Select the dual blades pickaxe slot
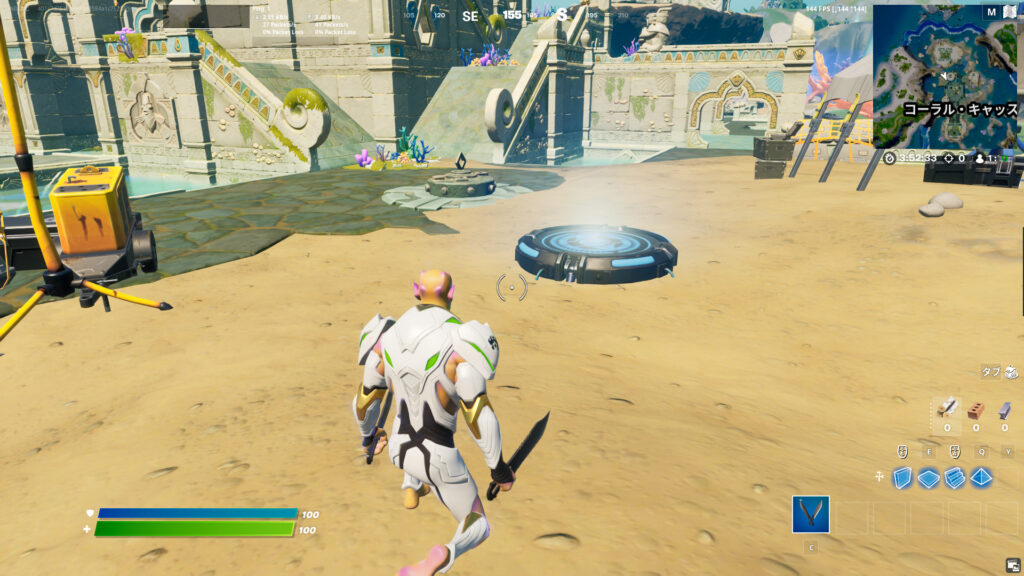Image resolution: width=1024 pixels, height=576 pixels. (x=810, y=514)
